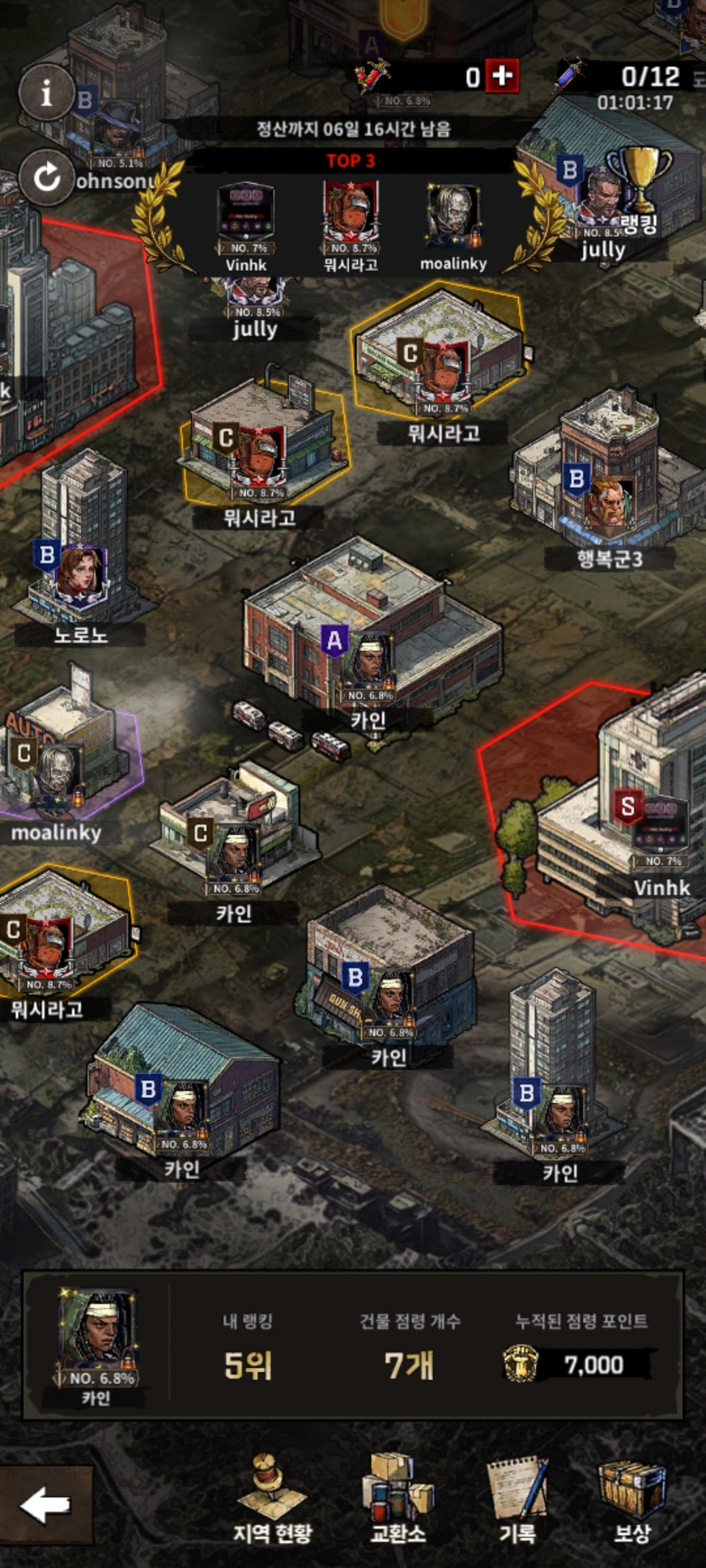
Task: Go back with the white arrow button
Action: 46,1505
